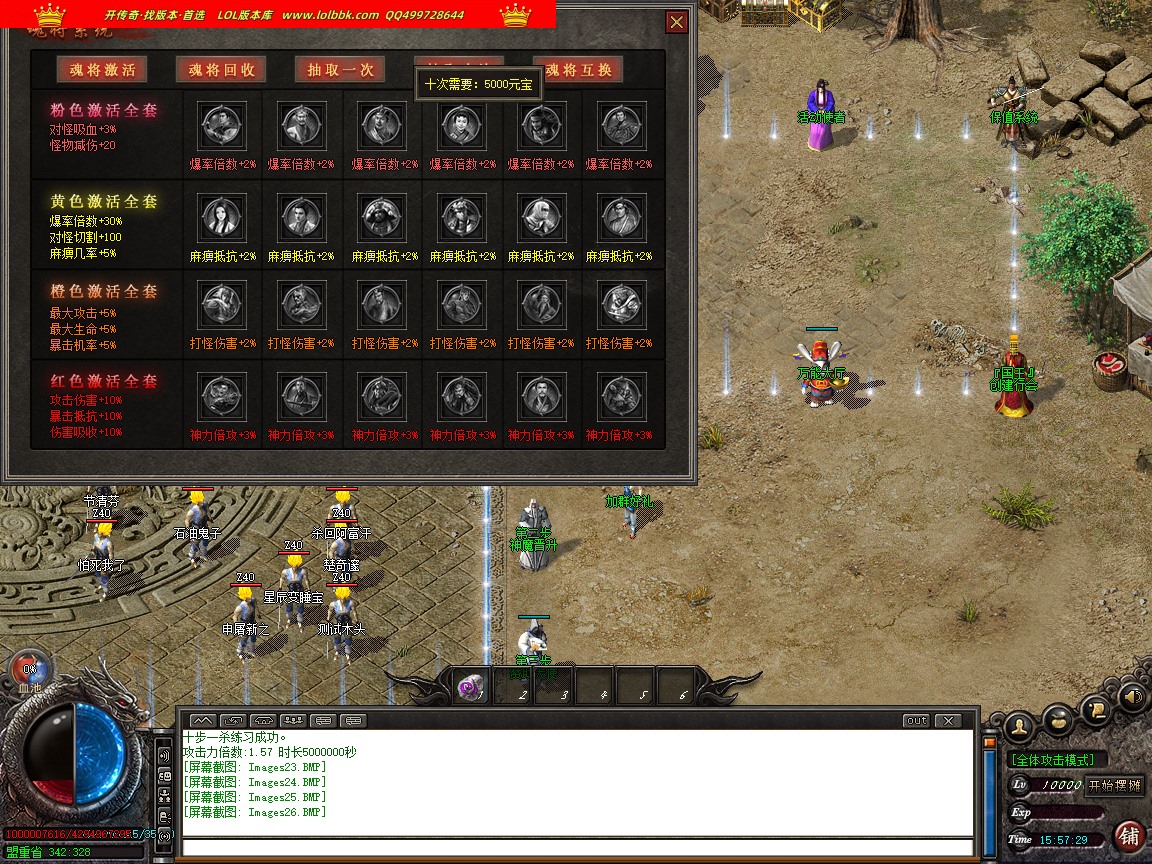Close the soul general system panel
The image size is (1152, 864).
click(x=677, y=22)
